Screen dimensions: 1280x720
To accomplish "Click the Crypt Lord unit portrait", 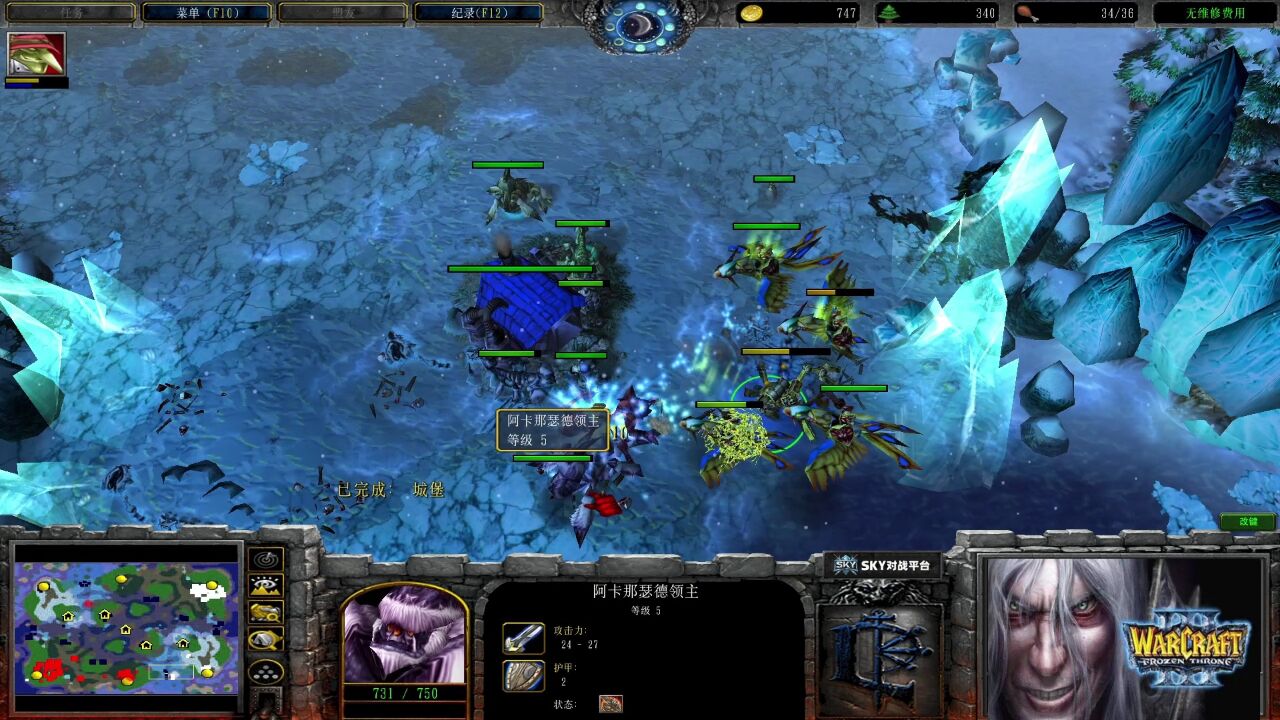I will tap(404, 637).
